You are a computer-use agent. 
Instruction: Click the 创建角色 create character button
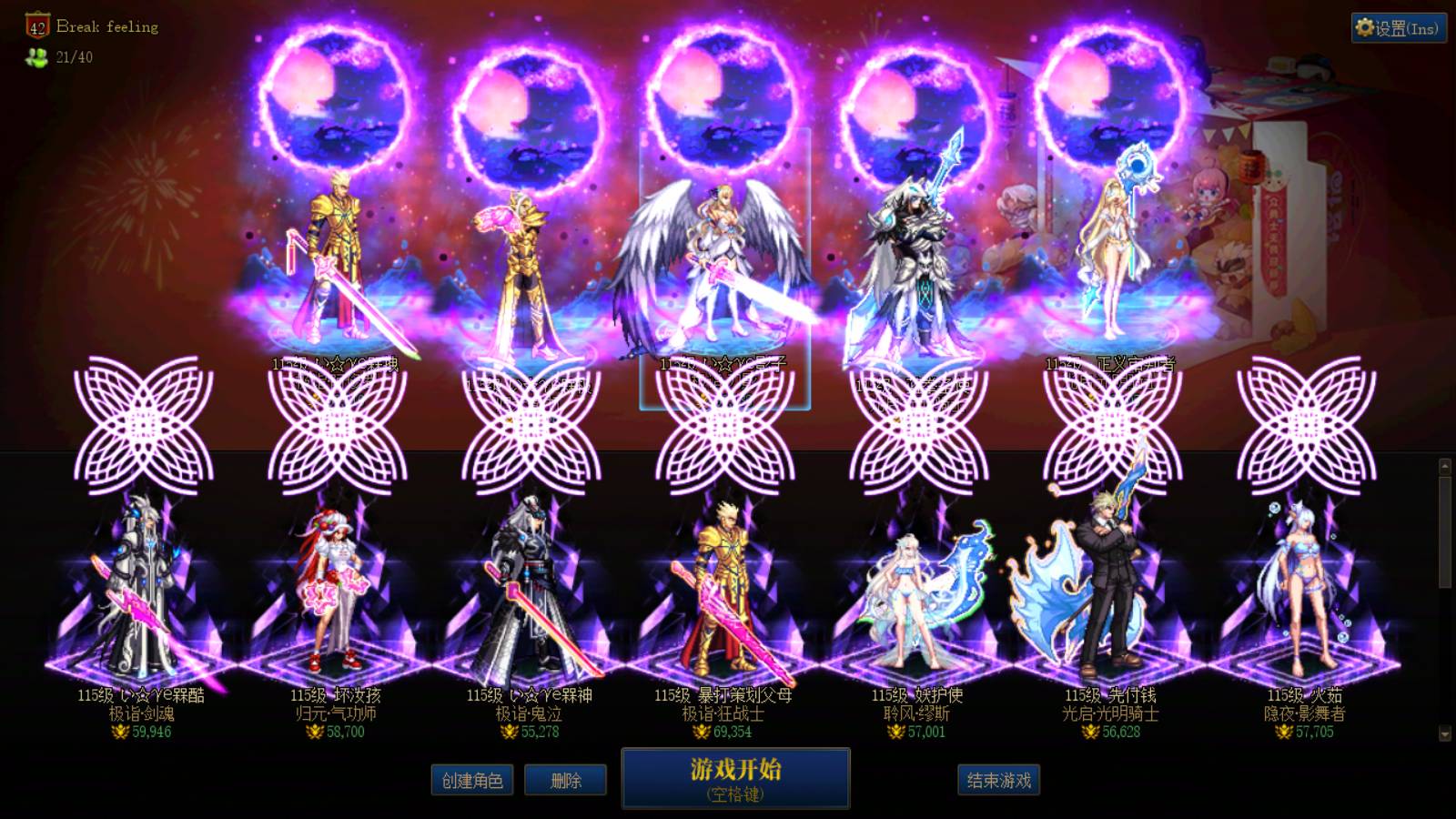[472, 781]
